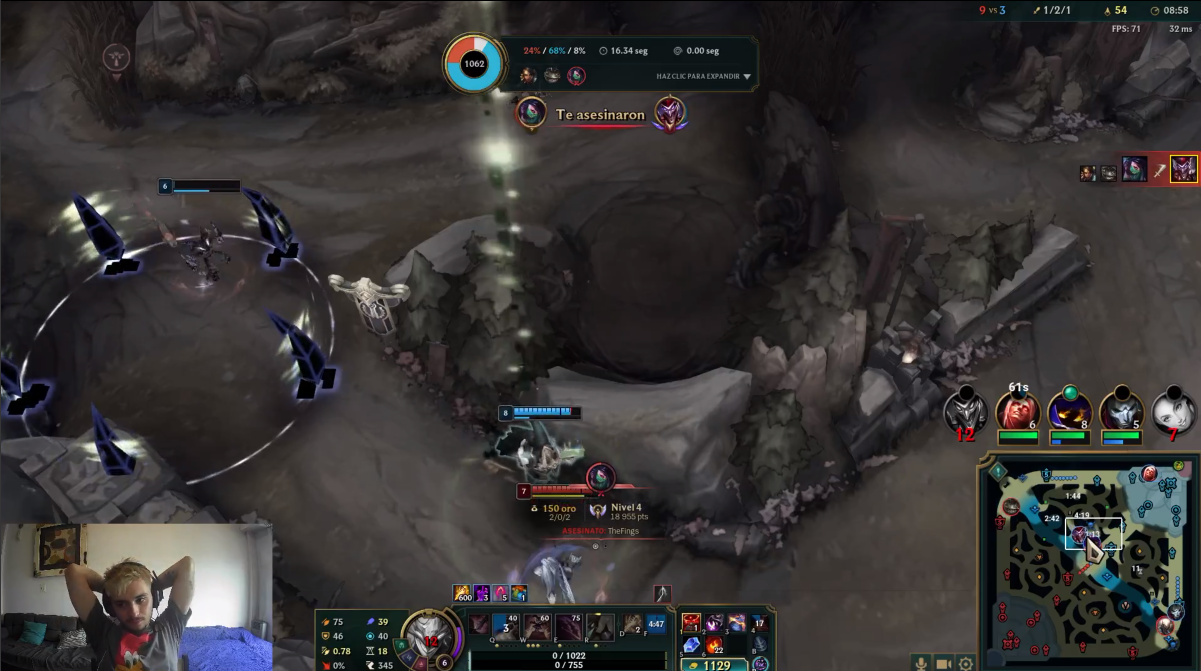Open settings with the gear icon
Viewport: 1201px width, 671px height.
pyautogui.click(x=966, y=663)
